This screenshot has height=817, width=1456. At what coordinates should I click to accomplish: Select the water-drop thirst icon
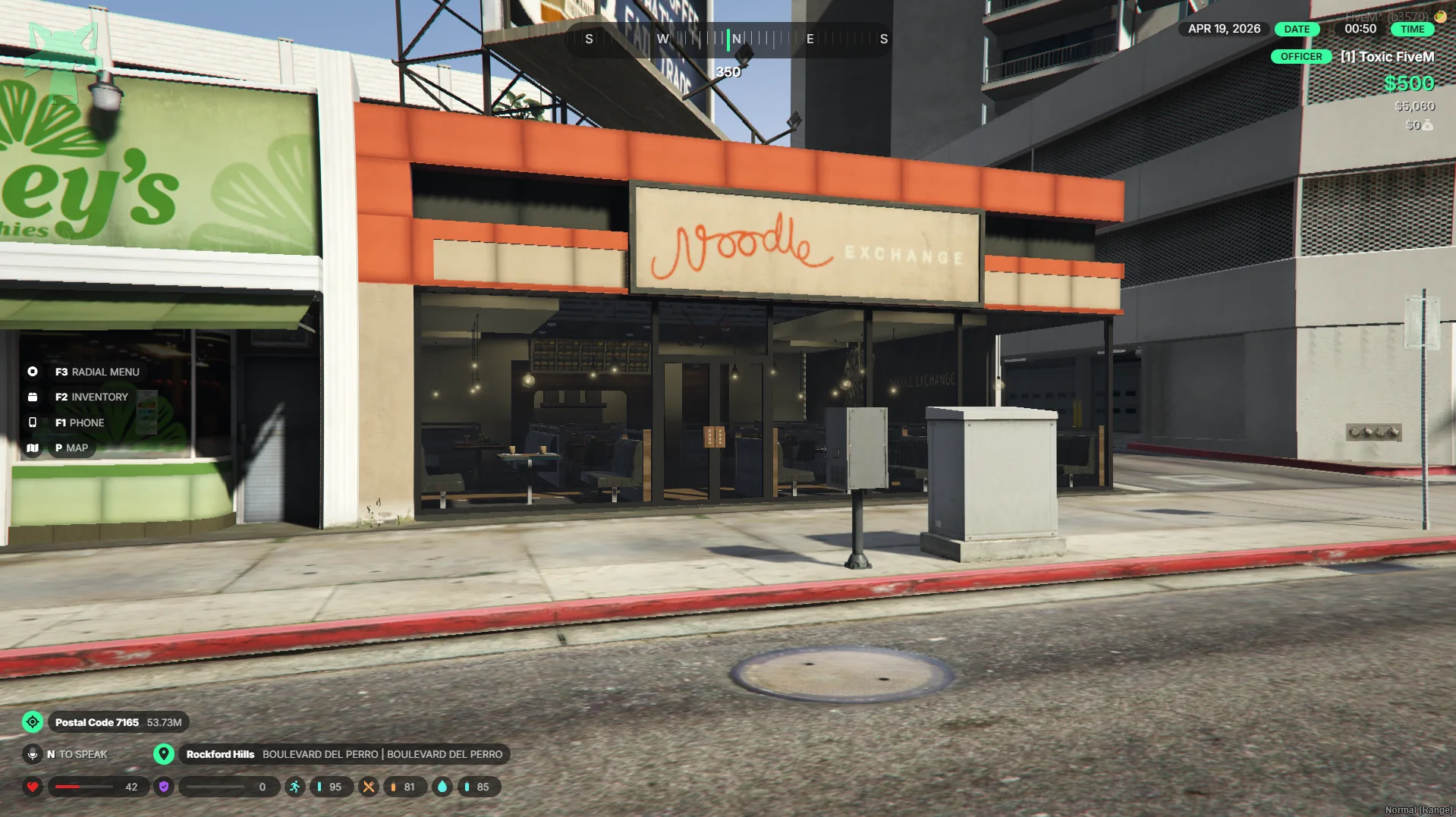(x=442, y=787)
